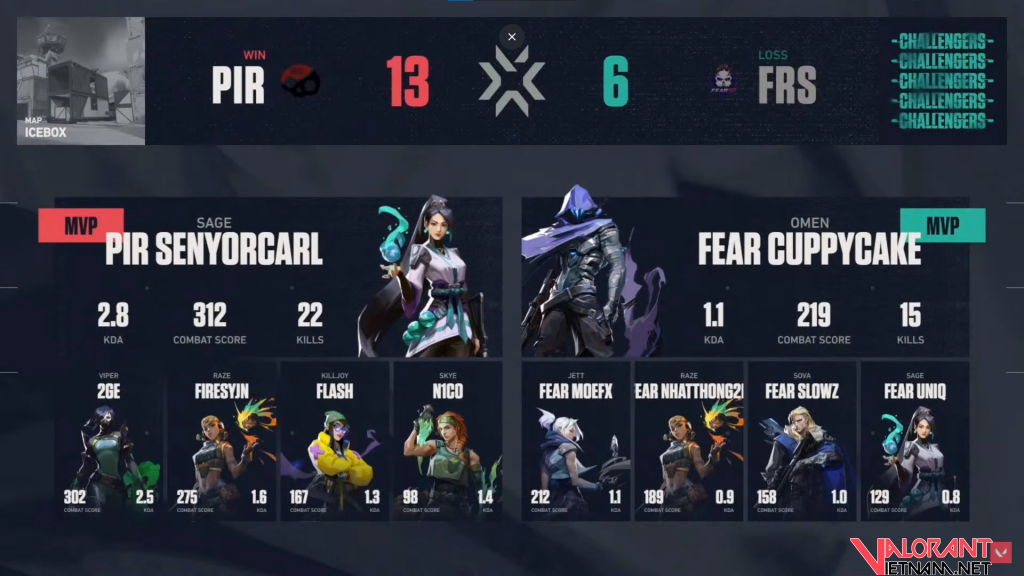Select the Fear MoeFX Jett card
This screenshot has height=576, width=1024.
point(576,441)
